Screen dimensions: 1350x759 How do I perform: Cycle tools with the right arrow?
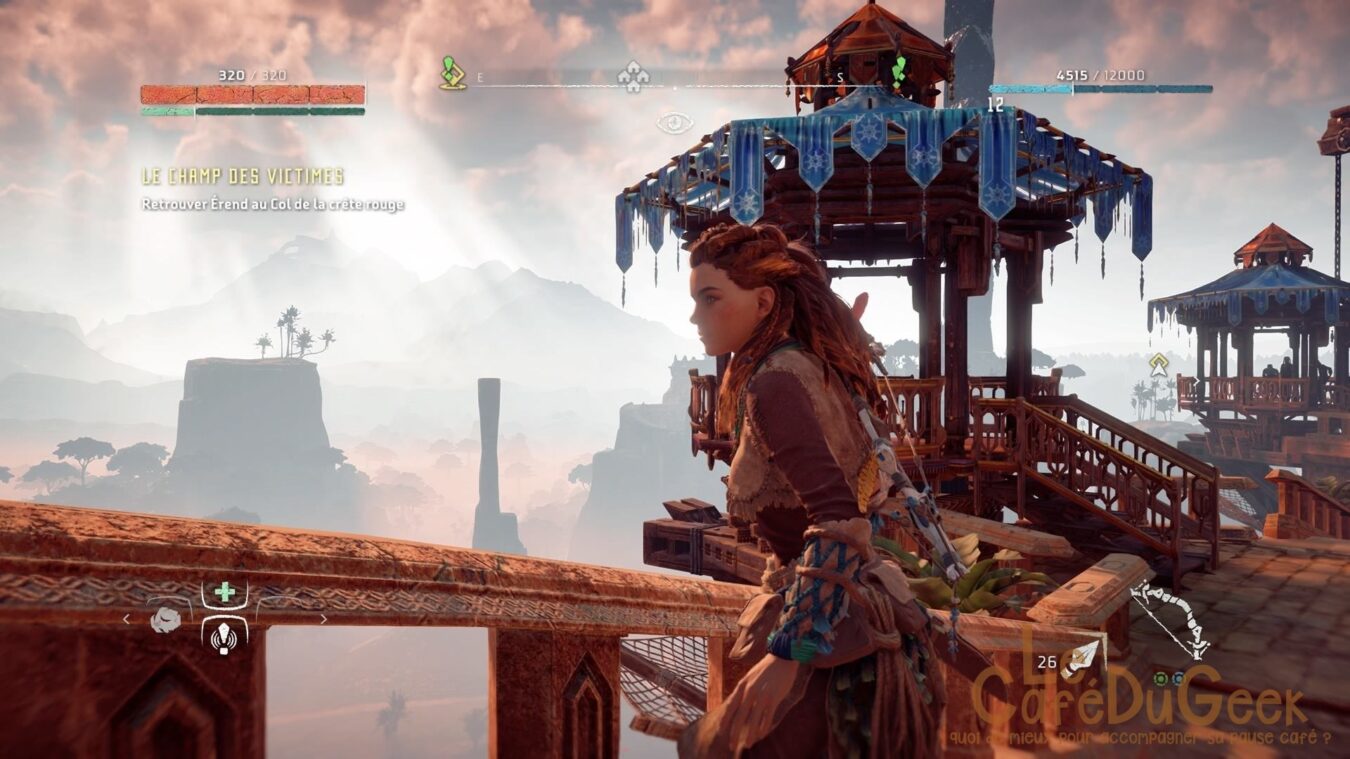[x=323, y=620]
